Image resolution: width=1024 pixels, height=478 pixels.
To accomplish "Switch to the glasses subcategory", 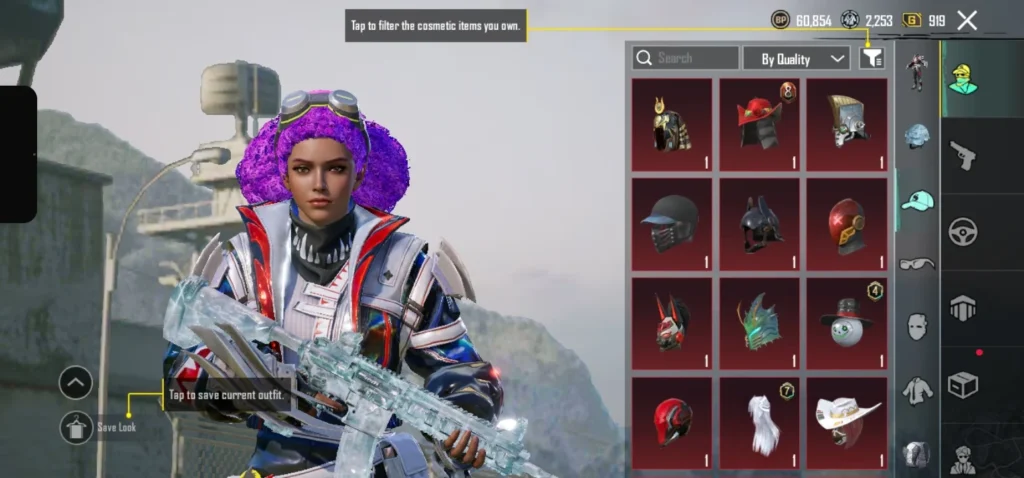I will [x=917, y=264].
